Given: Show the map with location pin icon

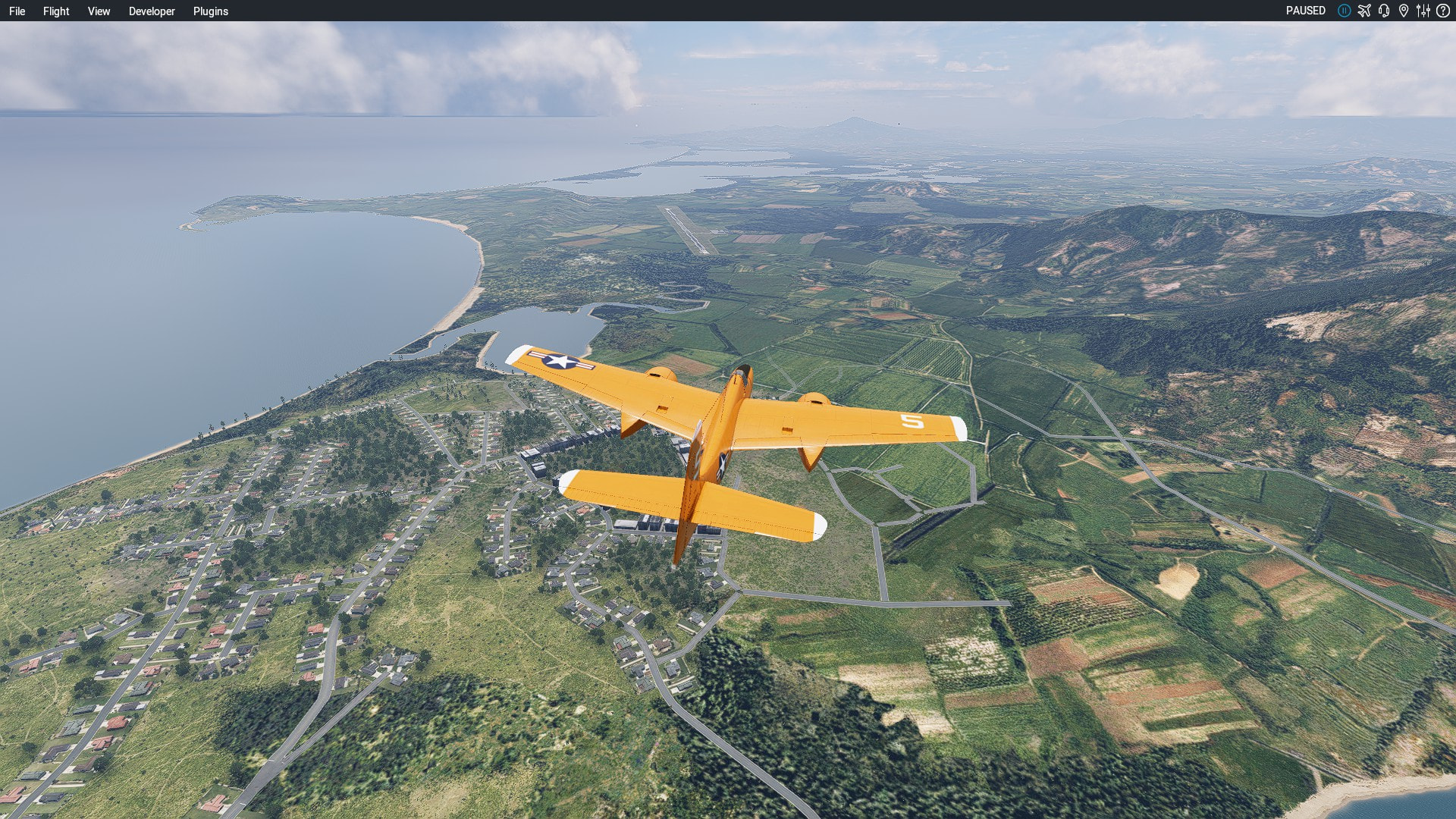Looking at the screenshot, I should point(1404,11).
